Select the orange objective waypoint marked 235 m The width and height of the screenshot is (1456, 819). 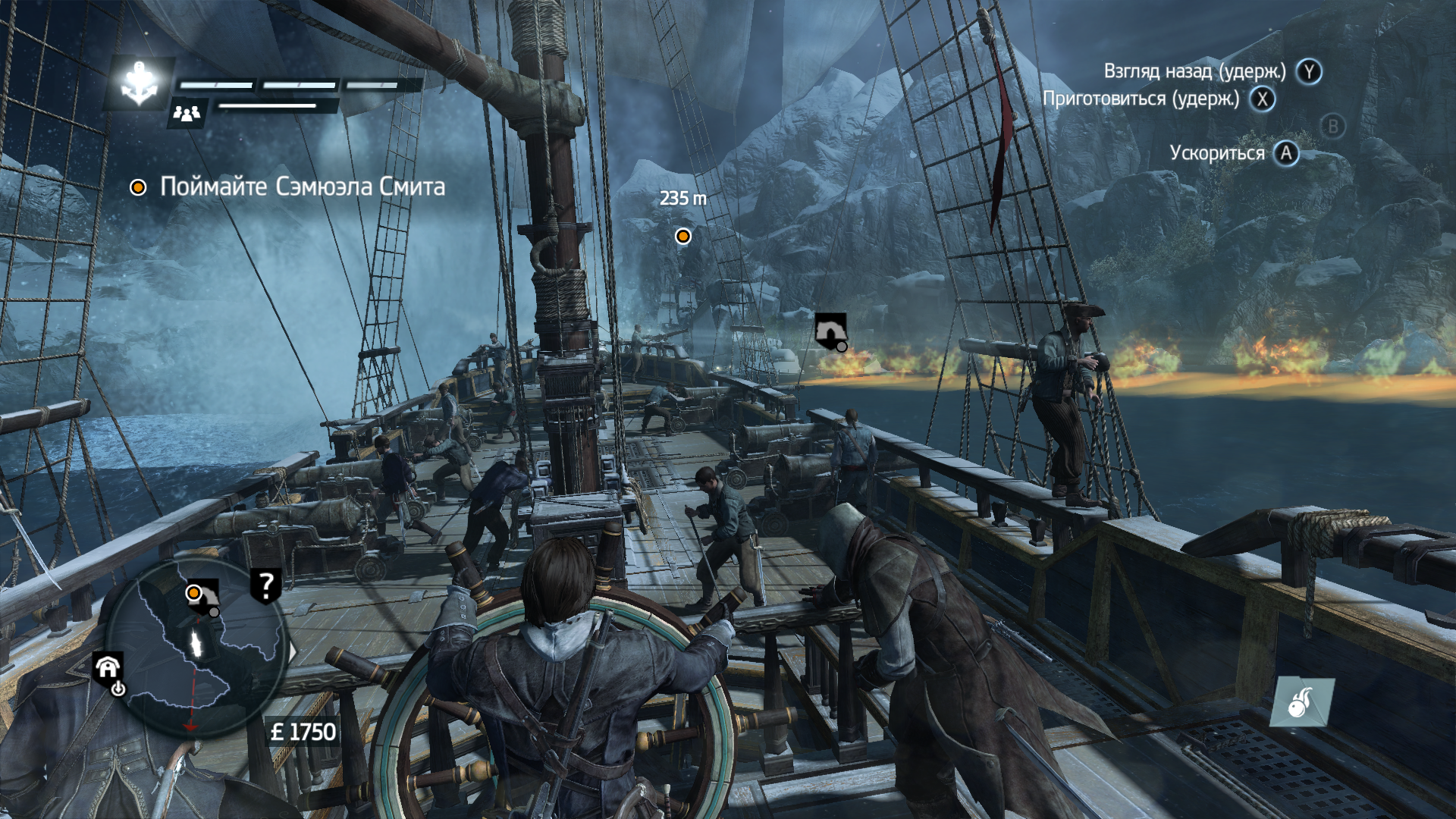[x=683, y=237]
